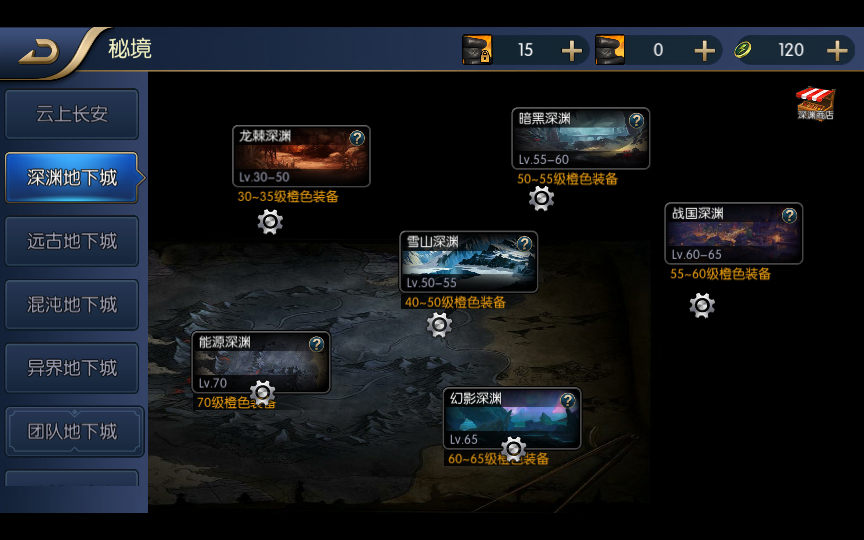The height and width of the screenshot is (540, 864).
Task: Open the 团队地下城 tab
Action: click(x=72, y=431)
